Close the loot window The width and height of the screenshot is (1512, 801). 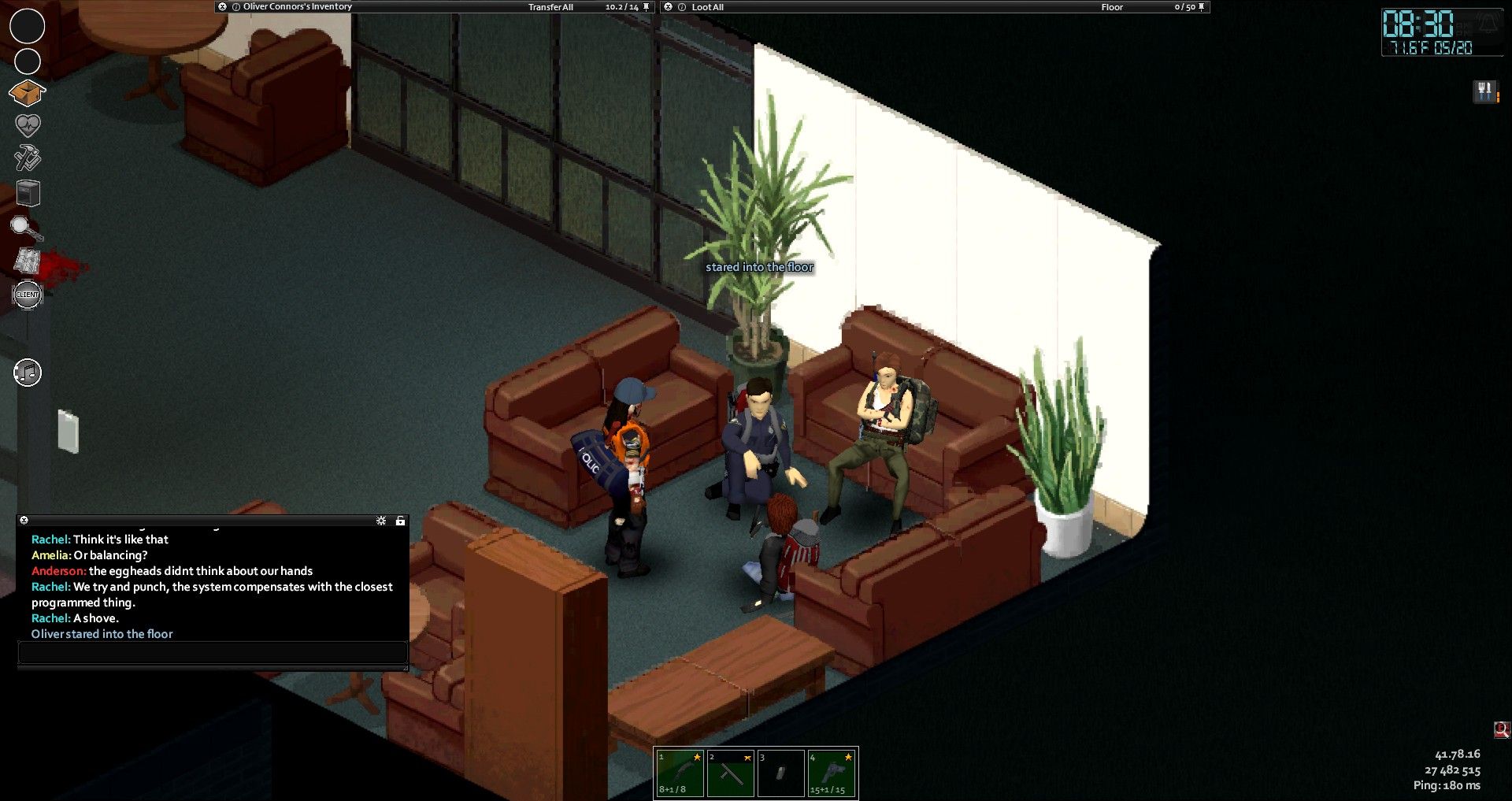[669, 7]
